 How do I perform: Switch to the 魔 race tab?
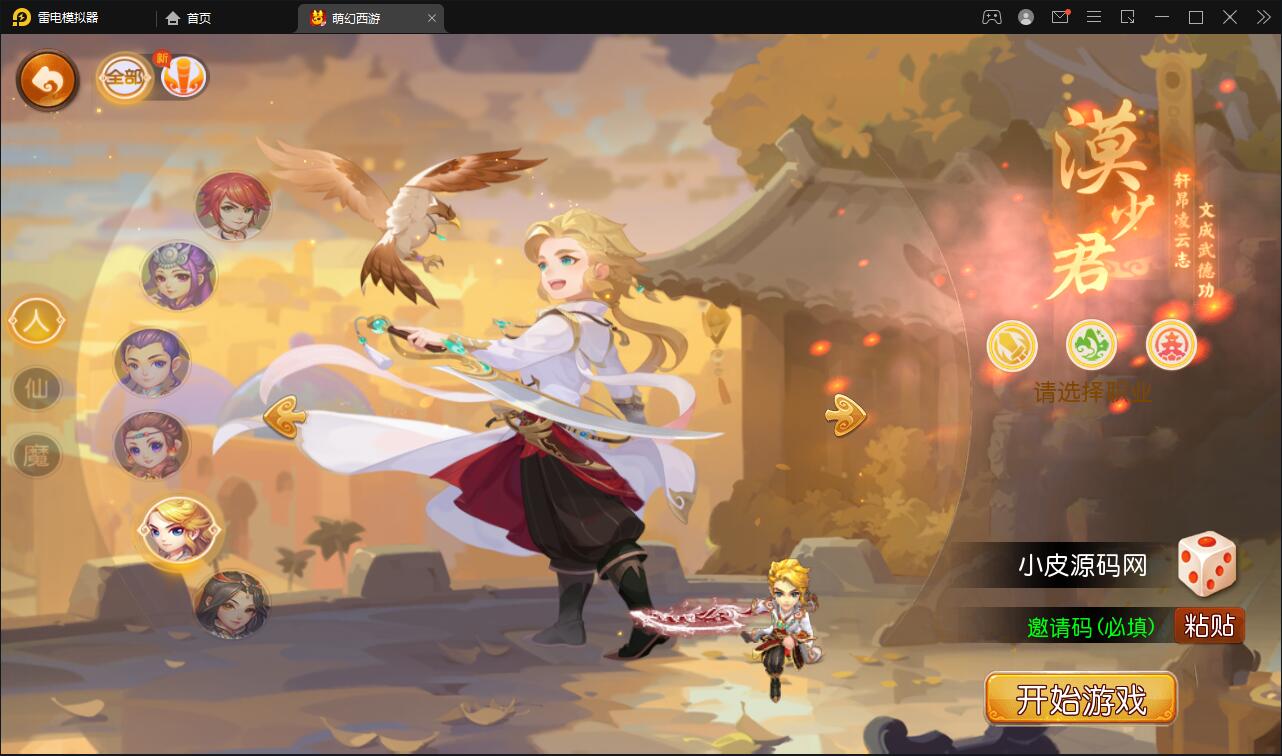coord(36,456)
